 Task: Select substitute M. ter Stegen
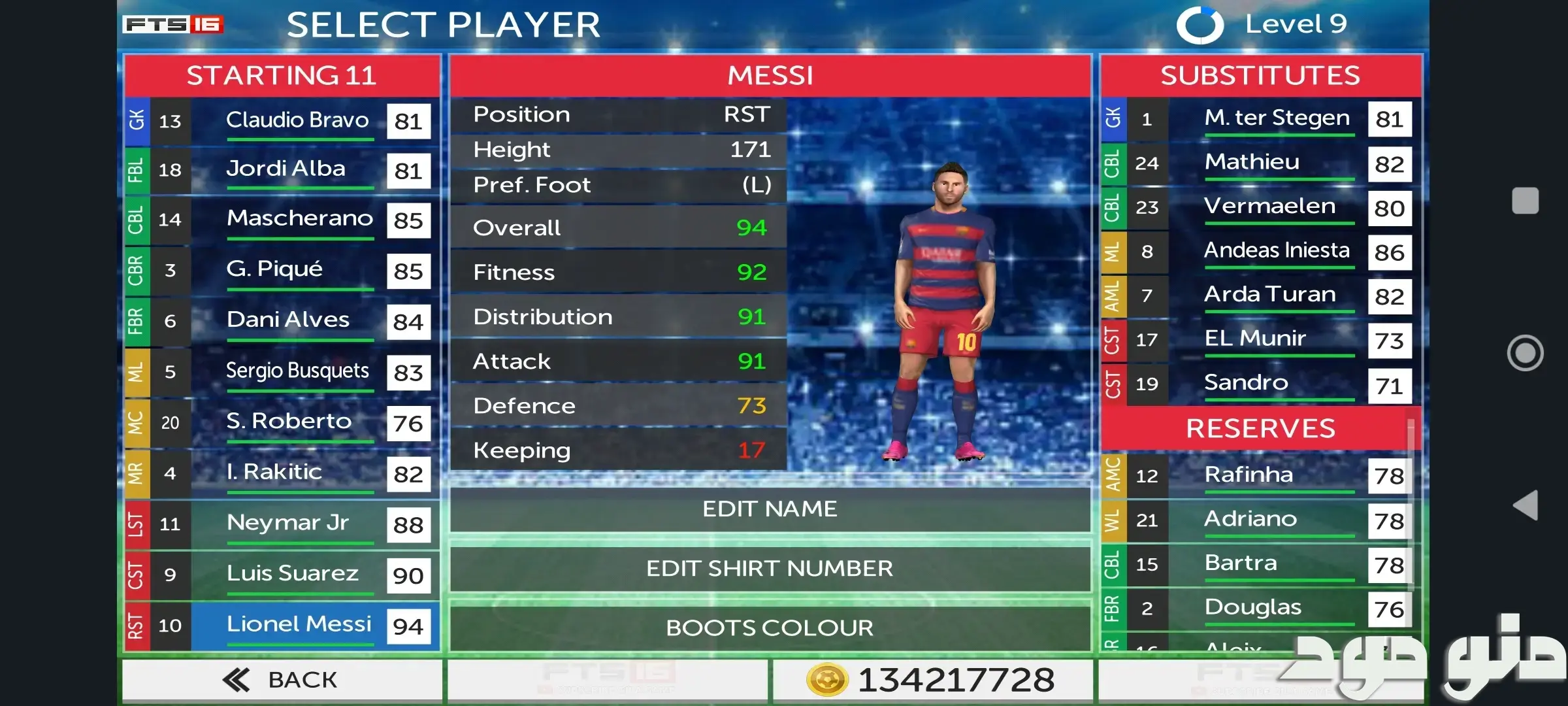point(1277,119)
